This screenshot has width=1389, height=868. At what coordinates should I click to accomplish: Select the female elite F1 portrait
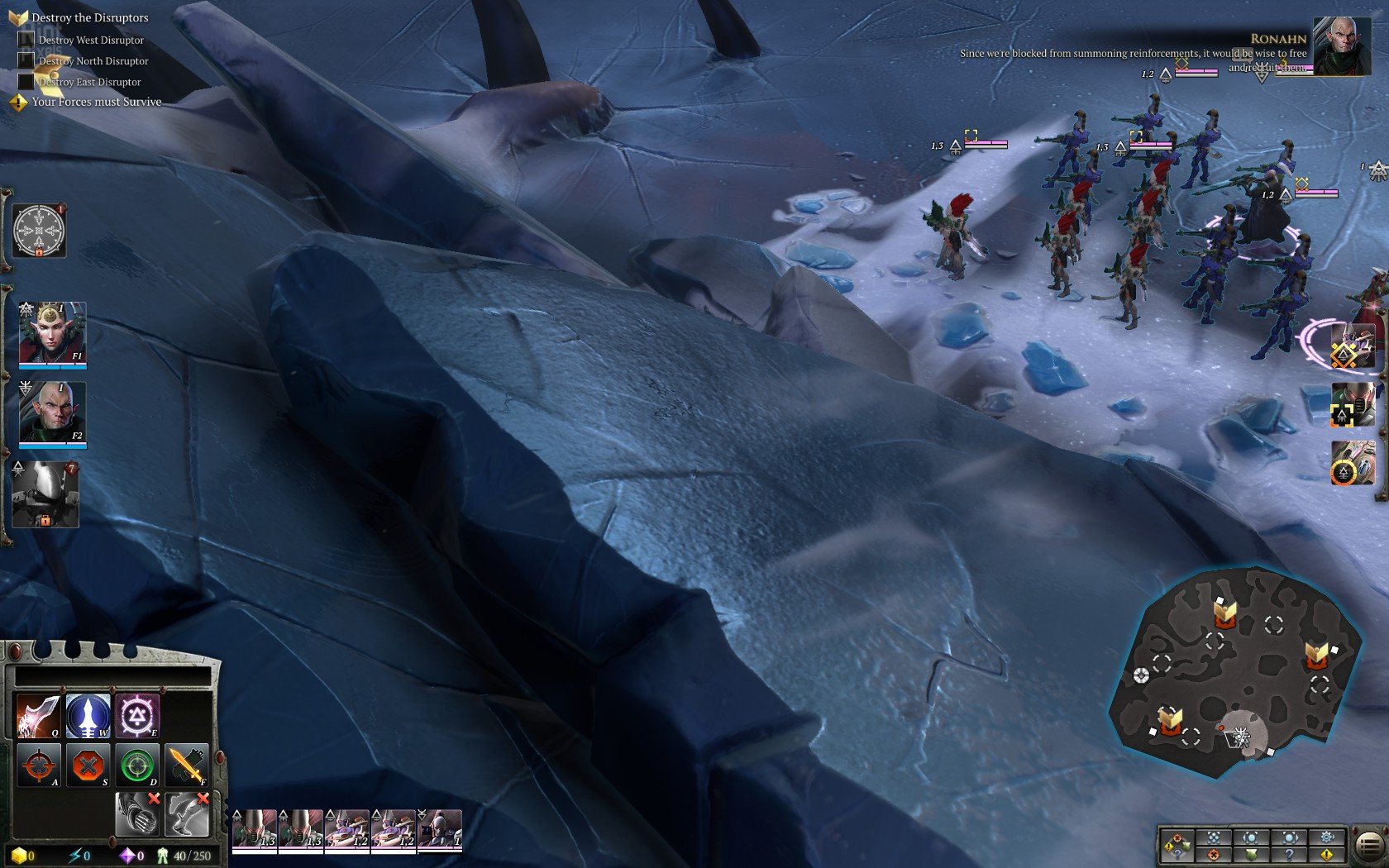pos(52,333)
